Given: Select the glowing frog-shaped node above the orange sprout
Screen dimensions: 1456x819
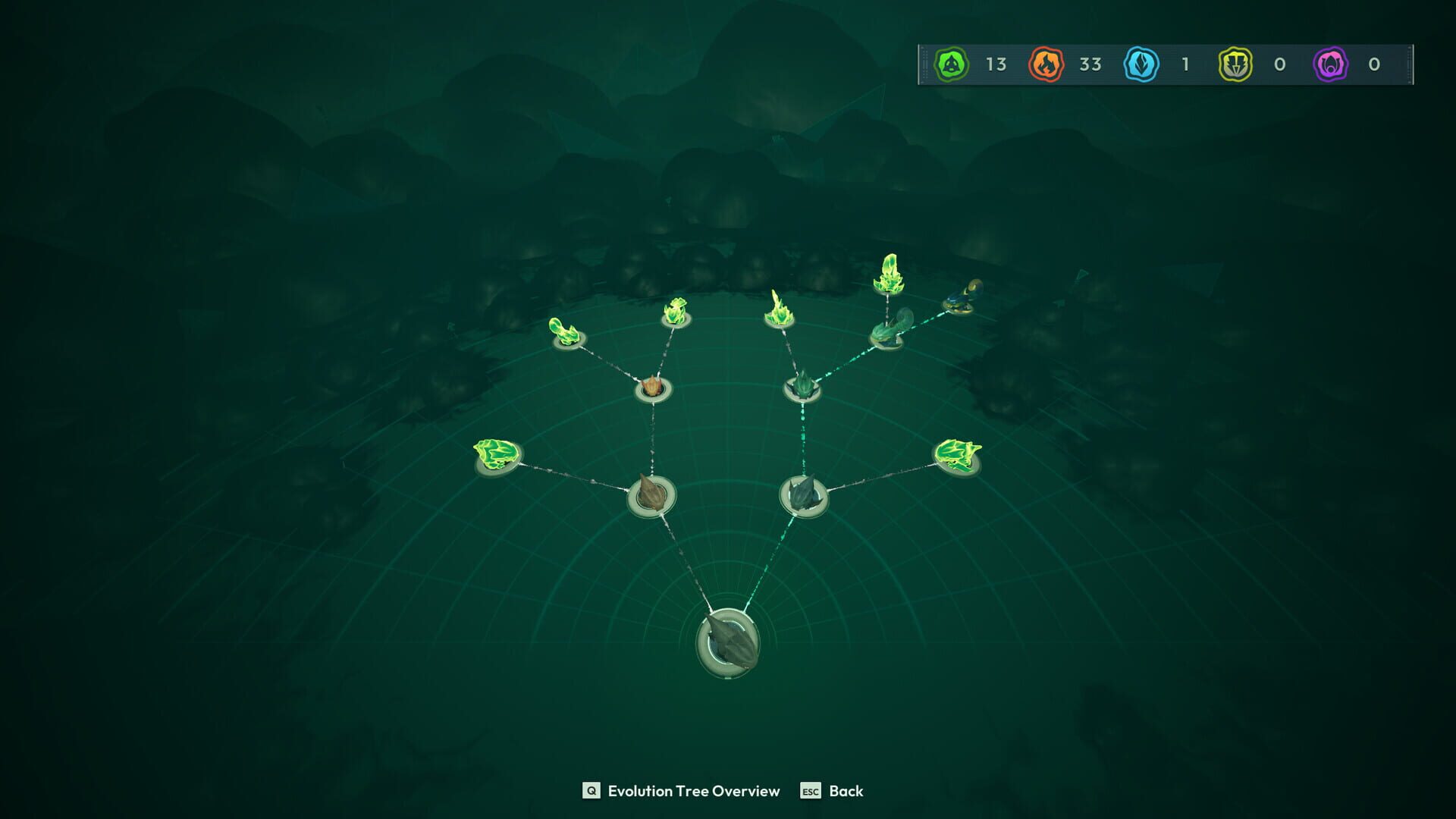Looking at the screenshot, I should tap(677, 311).
